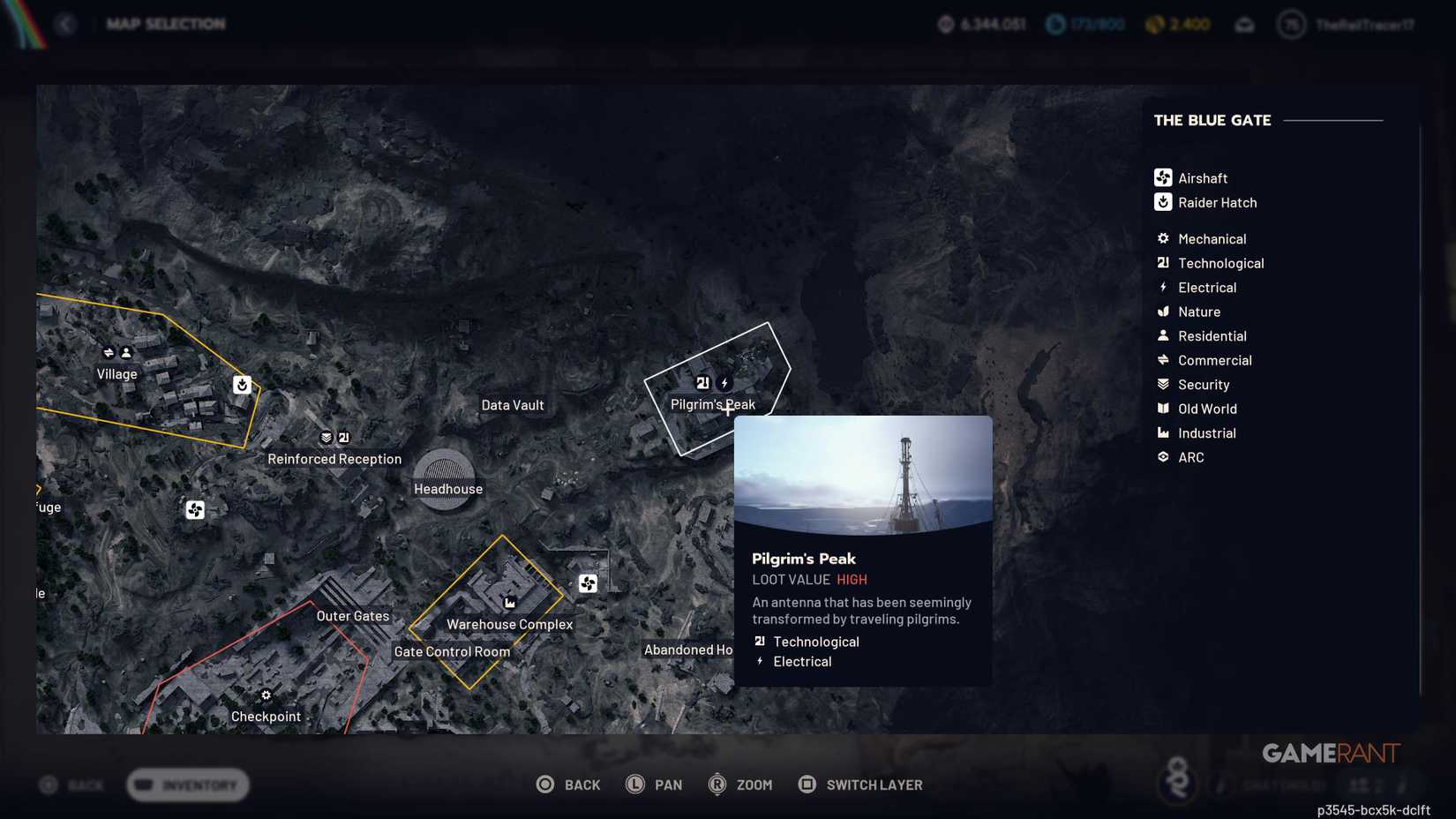This screenshot has height=819, width=1456.
Task: Select the Raider Hatch legend icon
Action: pos(1162,202)
